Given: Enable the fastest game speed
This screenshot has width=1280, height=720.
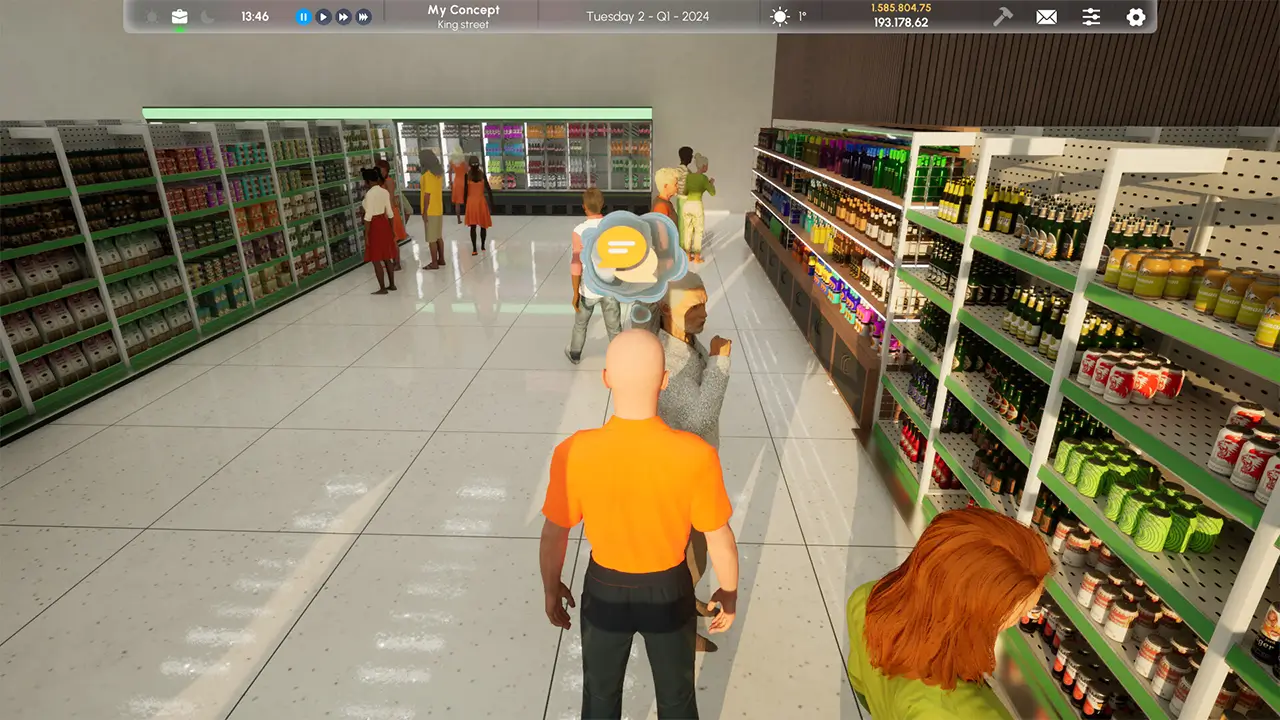Looking at the screenshot, I should tap(364, 16).
